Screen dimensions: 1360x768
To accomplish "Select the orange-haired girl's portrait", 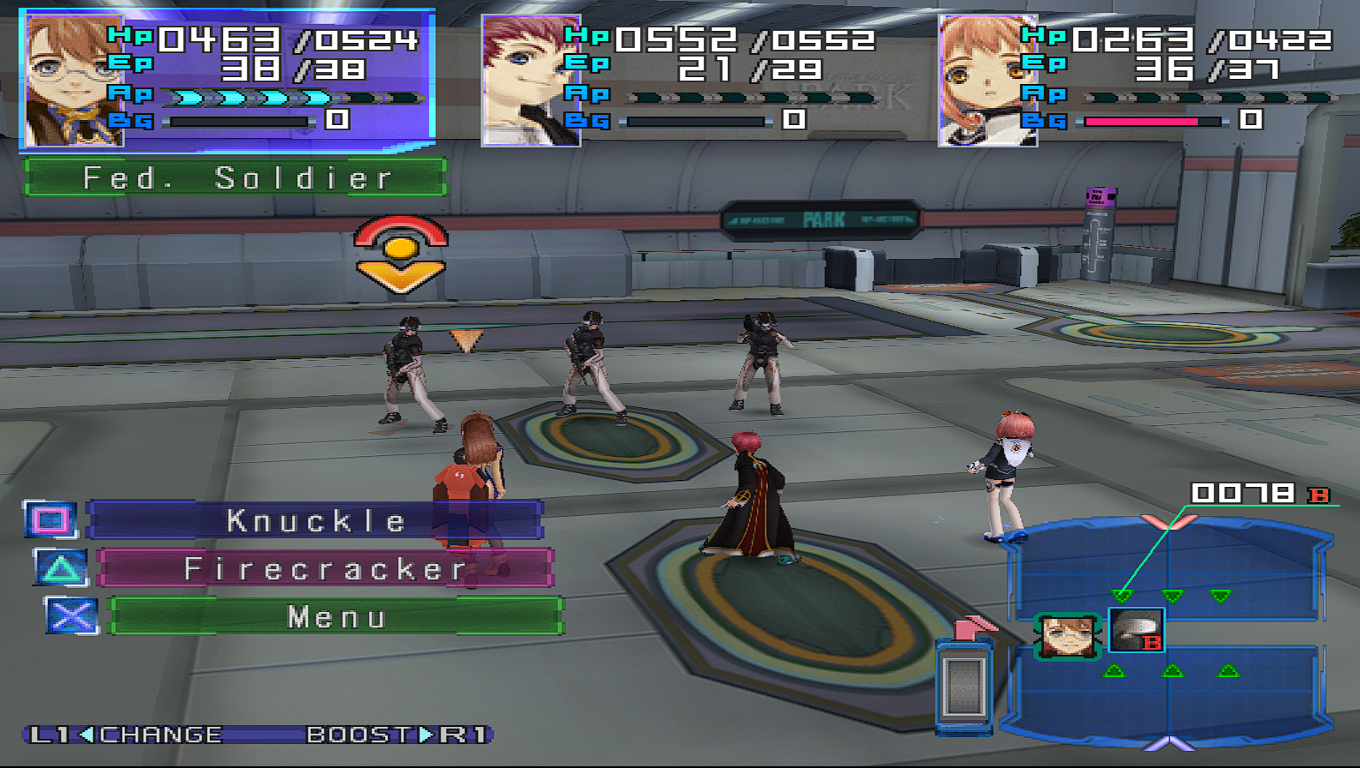I will (987, 81).
